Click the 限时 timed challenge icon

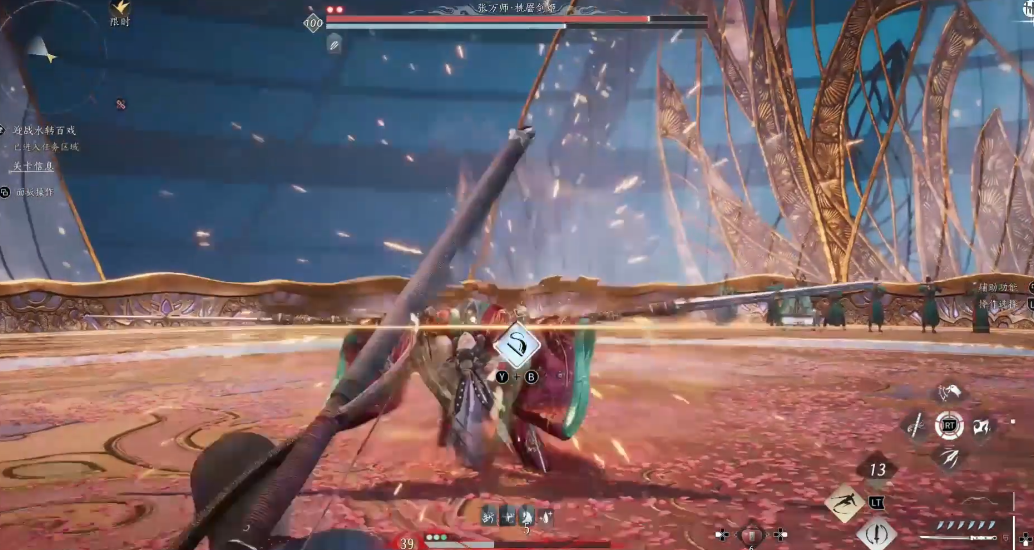(120, 9)
